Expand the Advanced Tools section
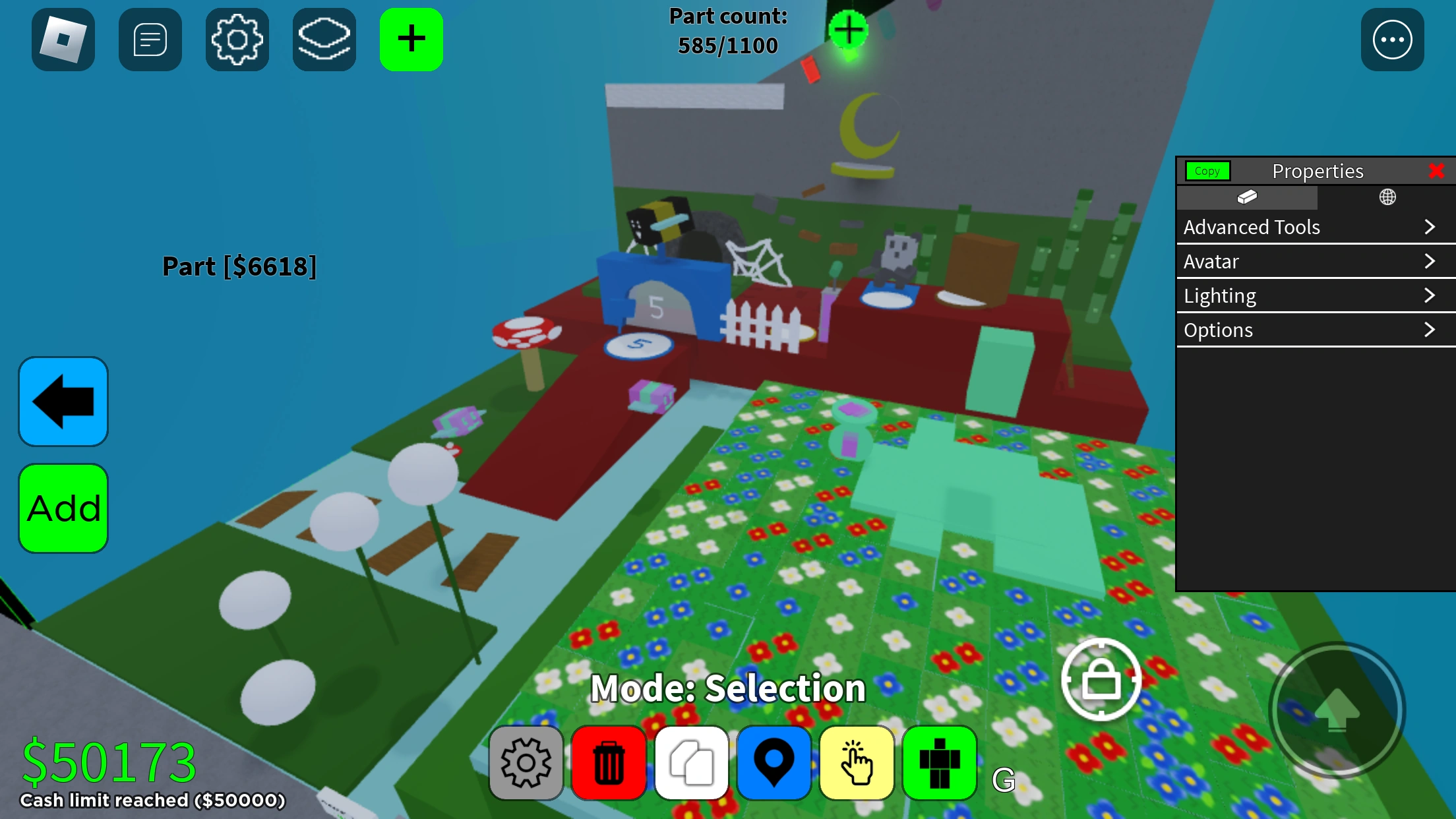The width and height of the screenshot is (1456, 819). (1315, 227)
